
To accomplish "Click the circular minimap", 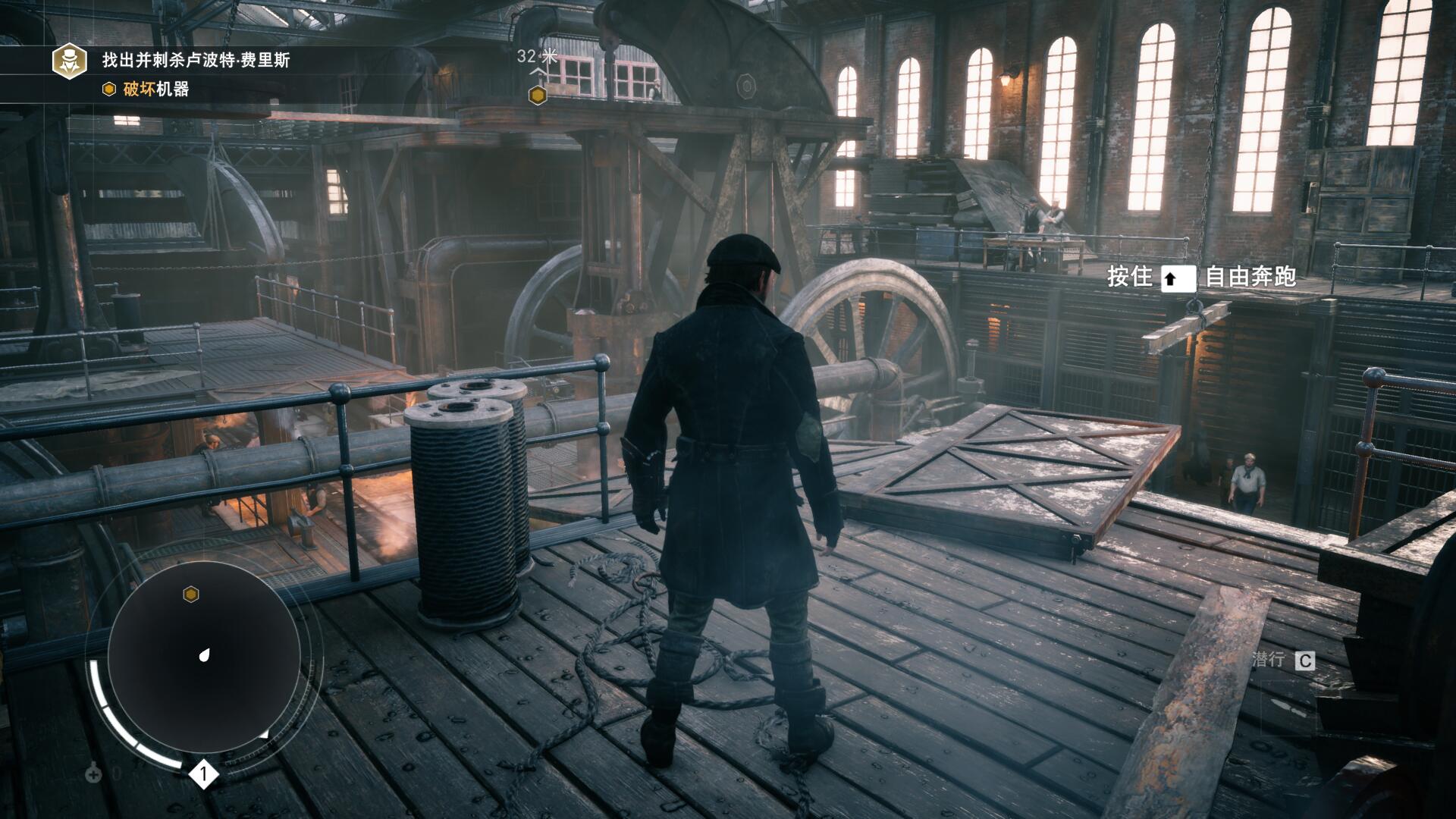I will (204, 657).
